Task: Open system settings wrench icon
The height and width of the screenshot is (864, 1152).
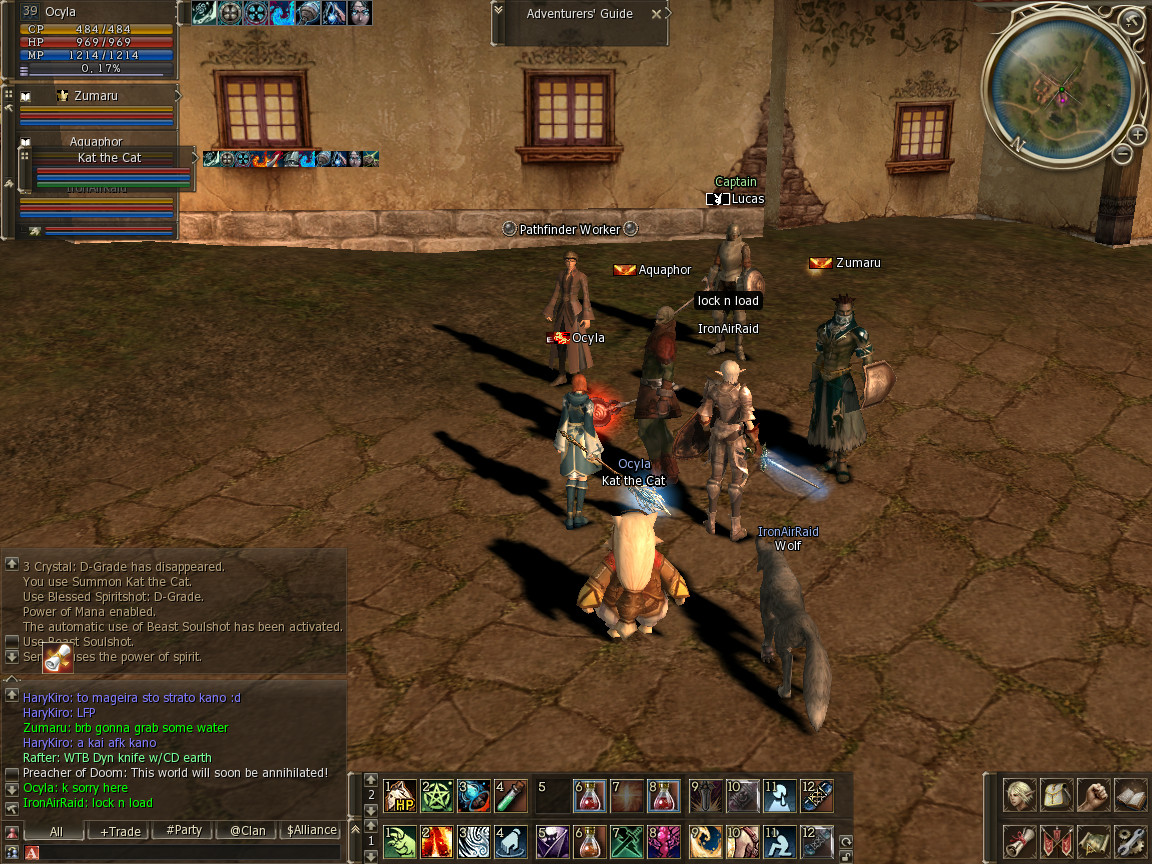Action: pos(1130,840)
